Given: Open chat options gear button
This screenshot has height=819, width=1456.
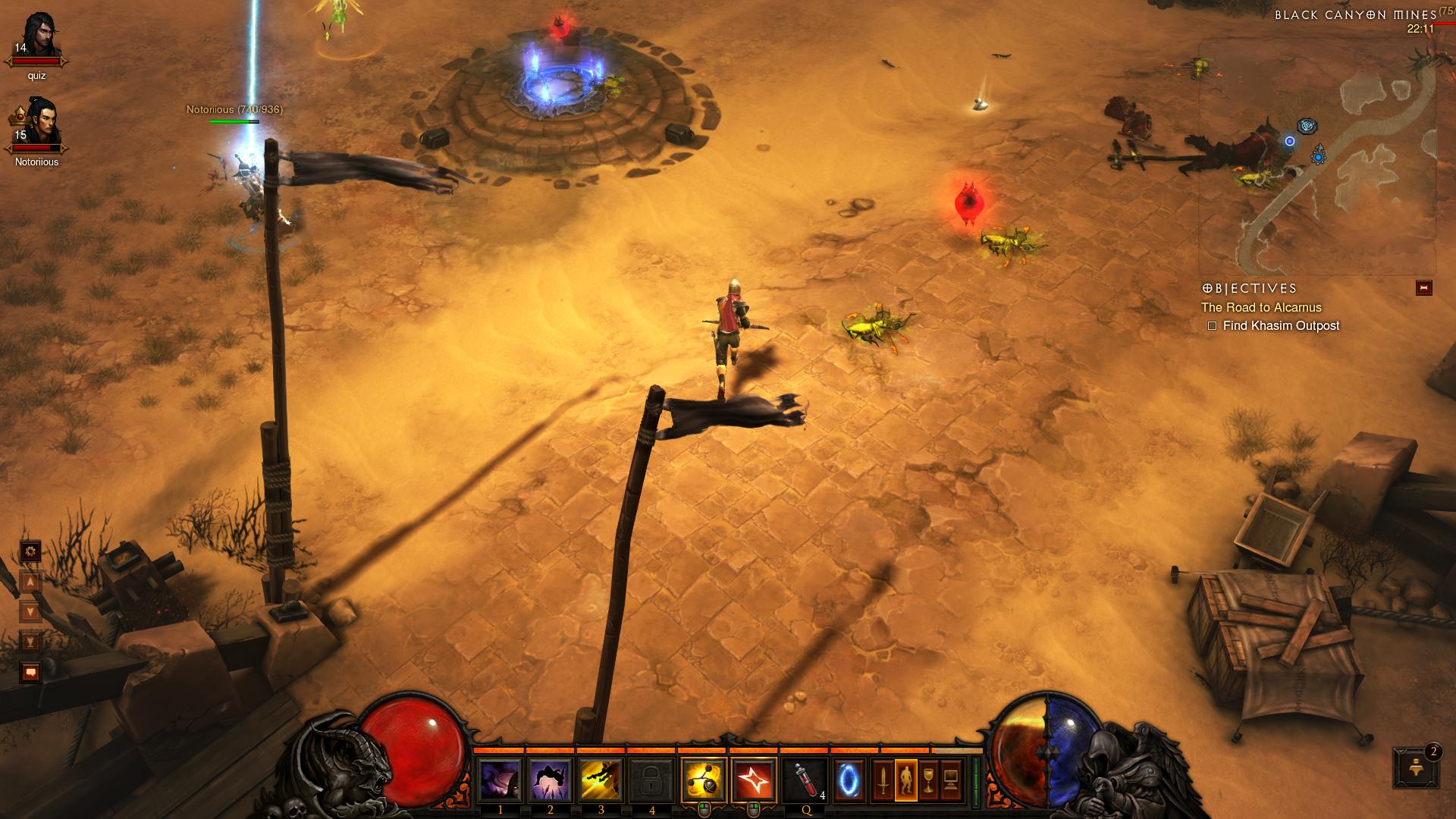Looking at the screenshot, I should tap(30, 551).
